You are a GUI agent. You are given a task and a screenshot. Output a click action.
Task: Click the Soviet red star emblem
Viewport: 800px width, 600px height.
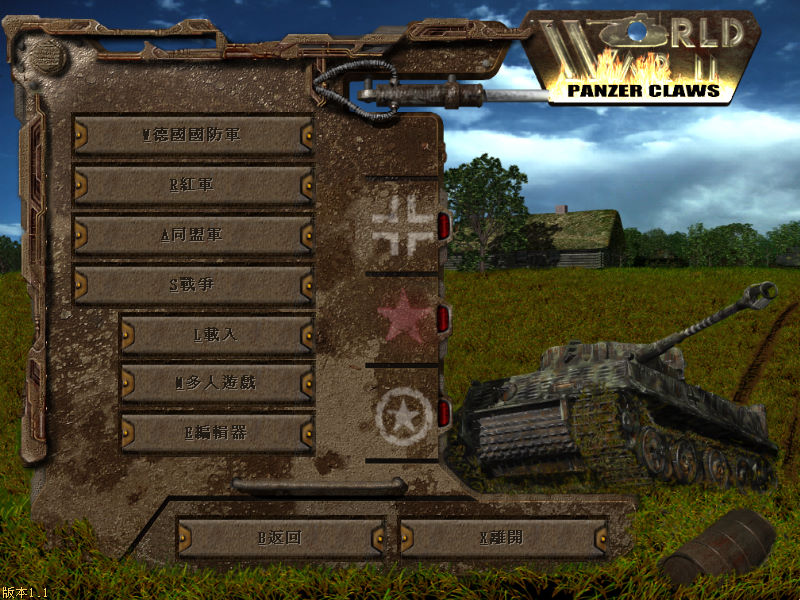[x=402, y=319]
